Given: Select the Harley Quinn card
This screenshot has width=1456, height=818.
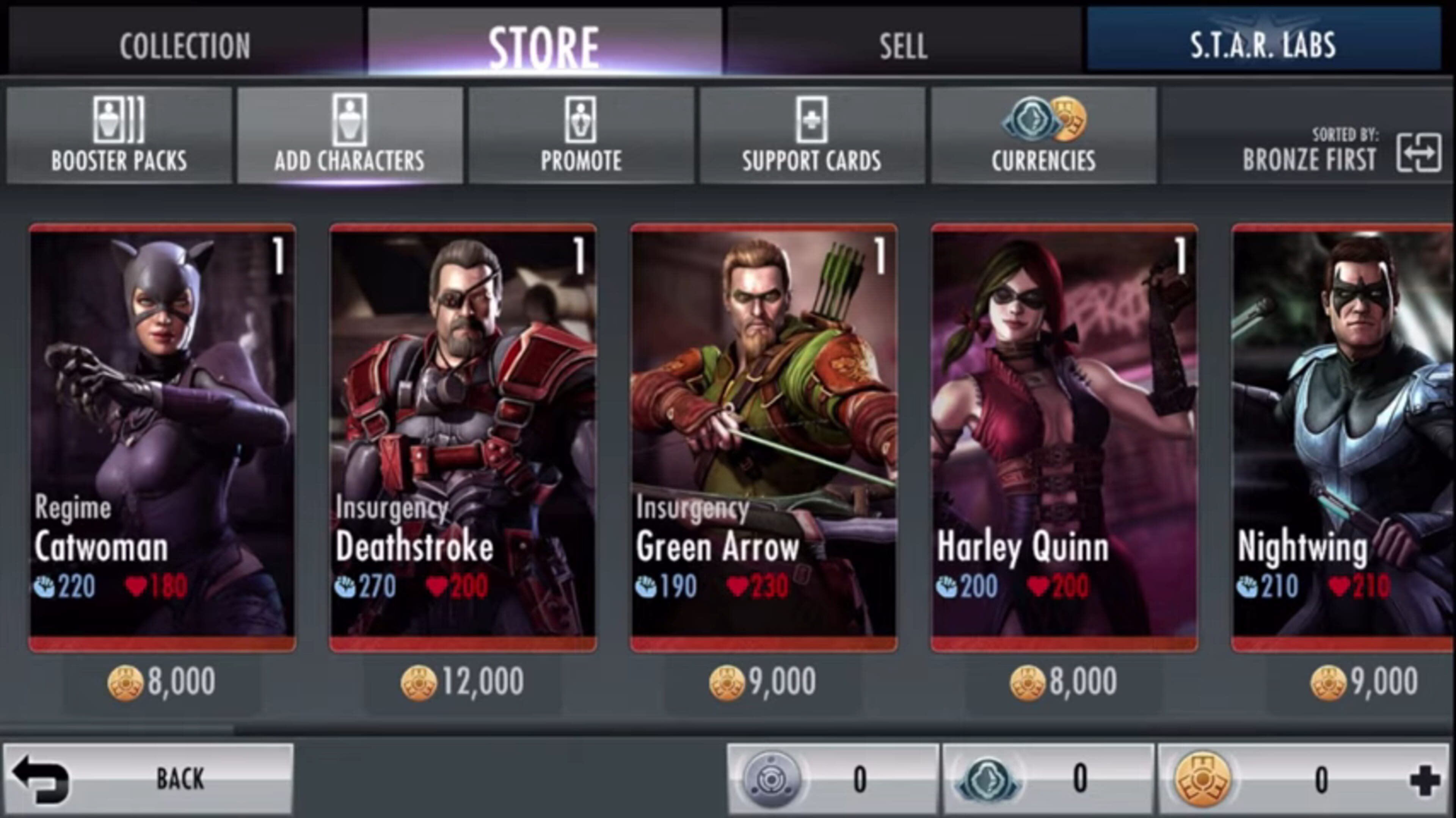Looking at the screenshot, I should 1064,435.
